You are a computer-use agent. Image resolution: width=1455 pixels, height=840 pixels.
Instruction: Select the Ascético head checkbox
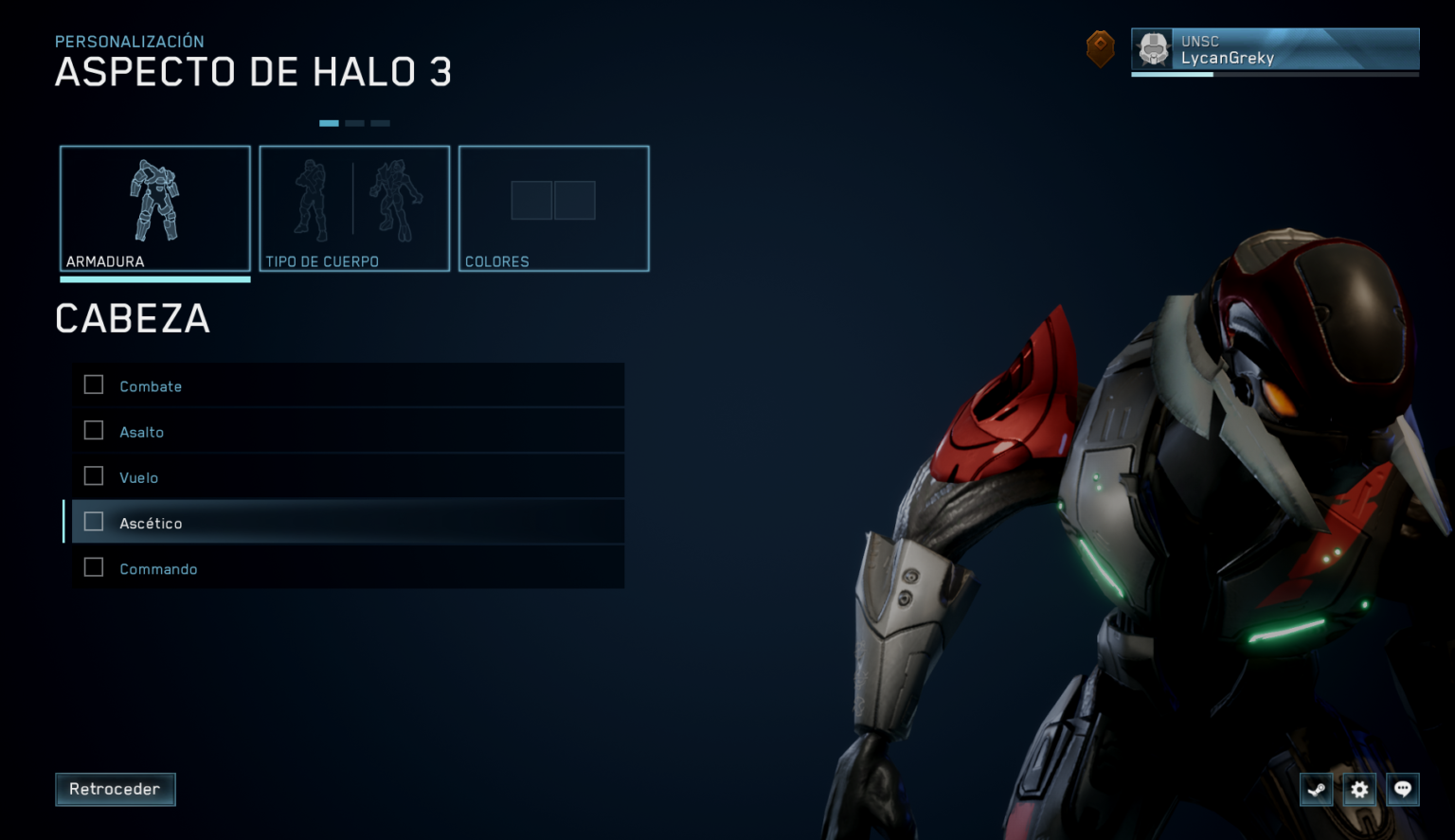93,521
